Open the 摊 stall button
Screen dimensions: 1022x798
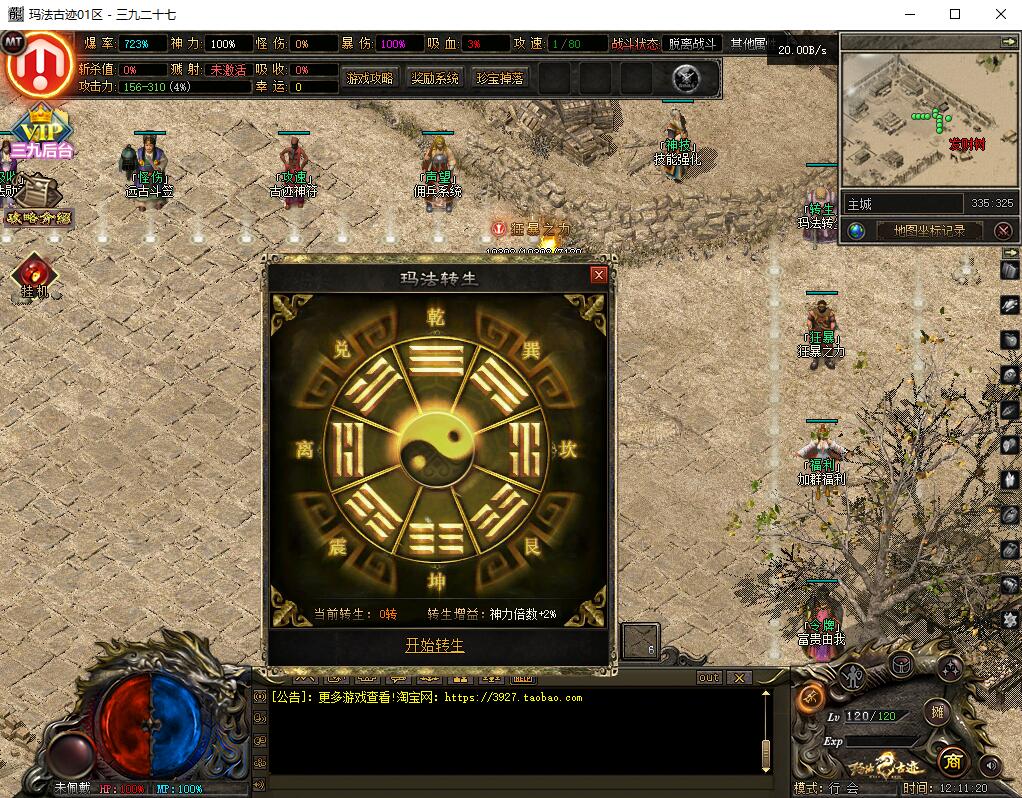[937, 712]
